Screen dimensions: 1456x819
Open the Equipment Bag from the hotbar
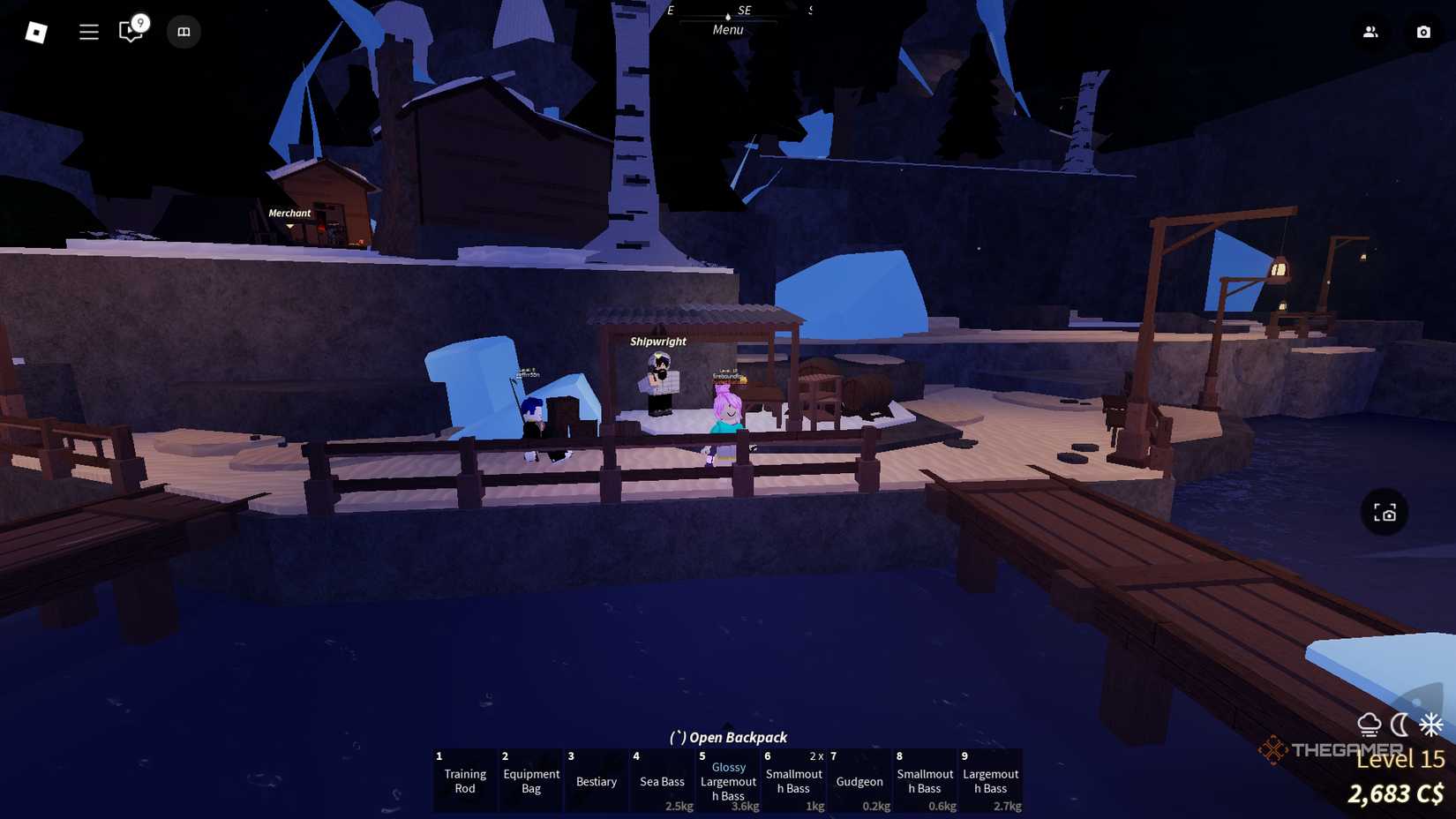tap(530, 780)
